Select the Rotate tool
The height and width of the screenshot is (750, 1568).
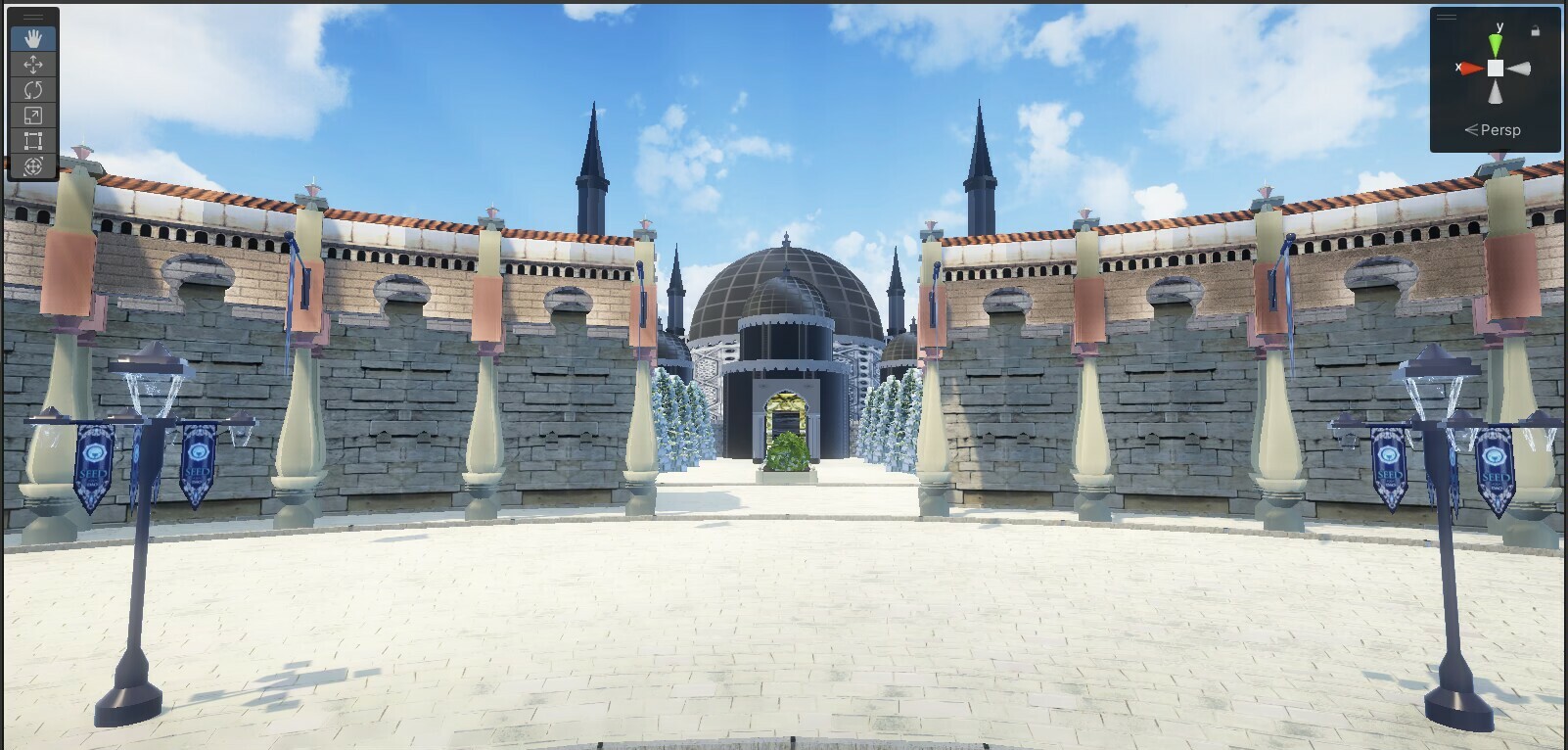(x=32, y=87)
